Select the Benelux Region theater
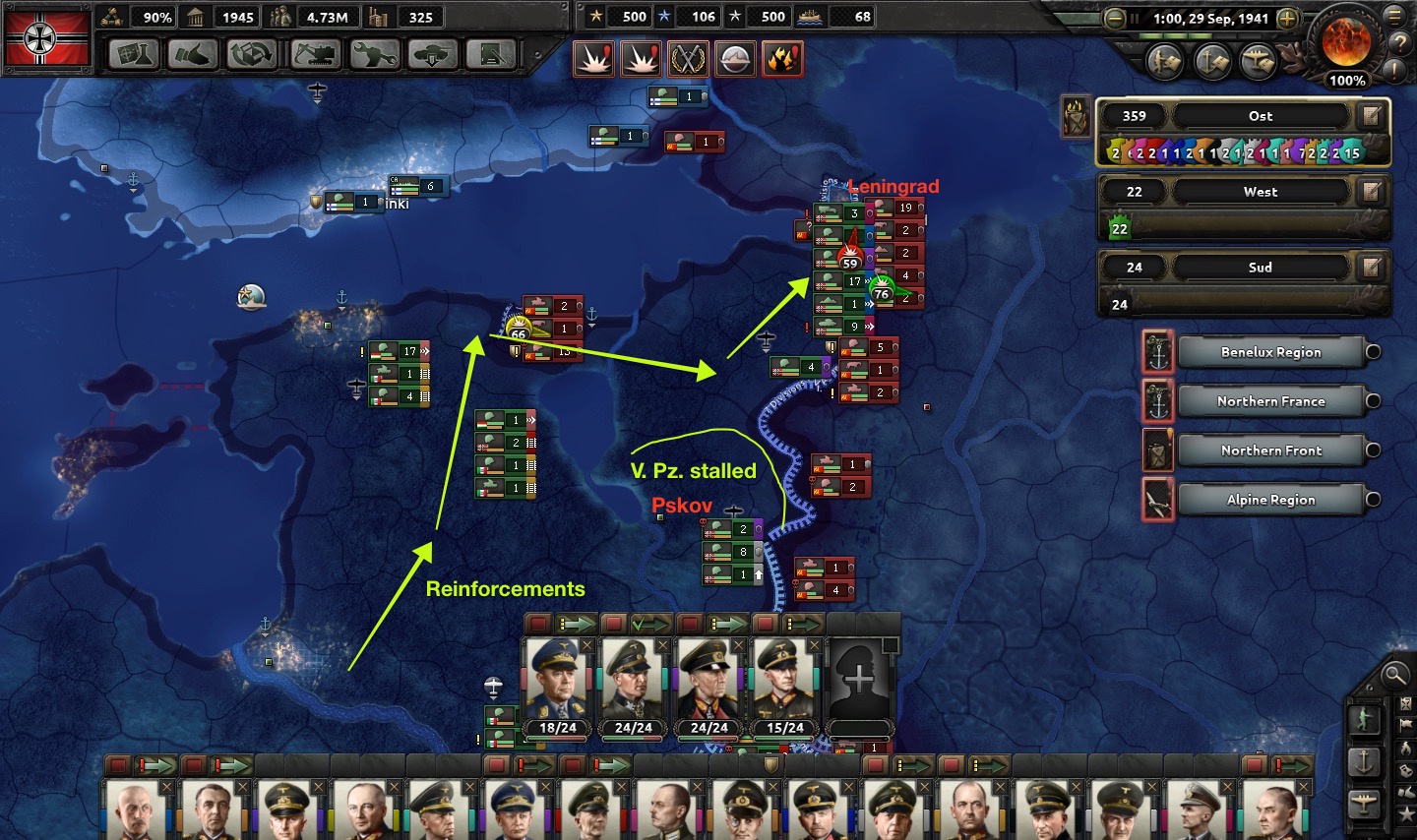This screenshot has width=1417, height=840. [x=1270, y=352]
